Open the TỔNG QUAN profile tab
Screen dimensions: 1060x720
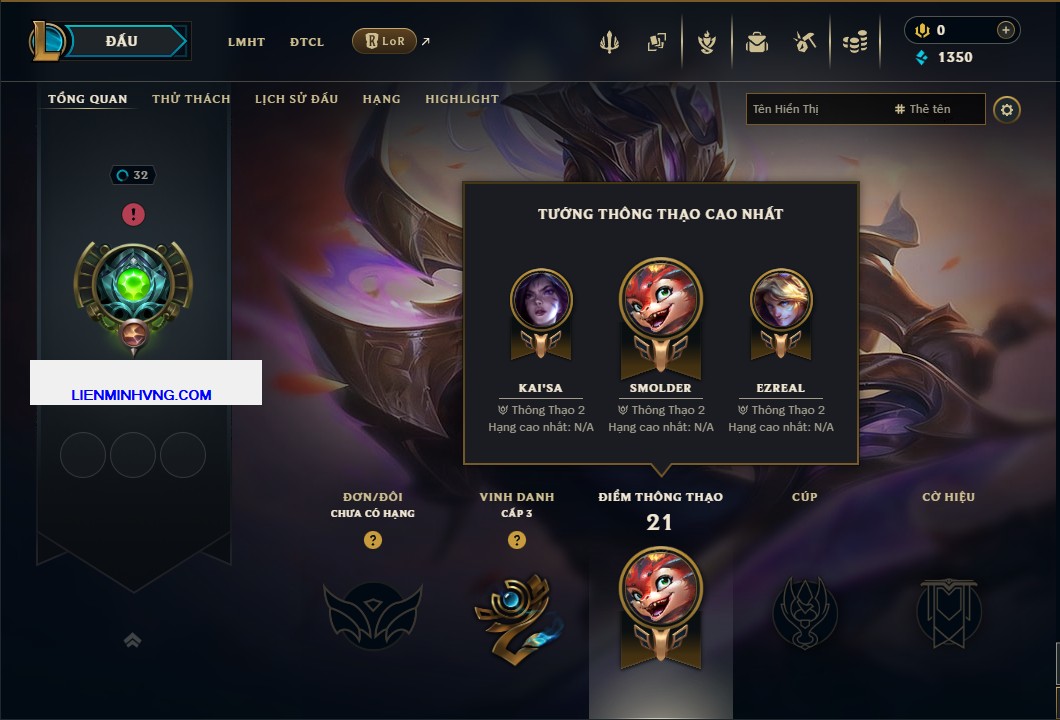pyautogui.click(x=88, y=99)
